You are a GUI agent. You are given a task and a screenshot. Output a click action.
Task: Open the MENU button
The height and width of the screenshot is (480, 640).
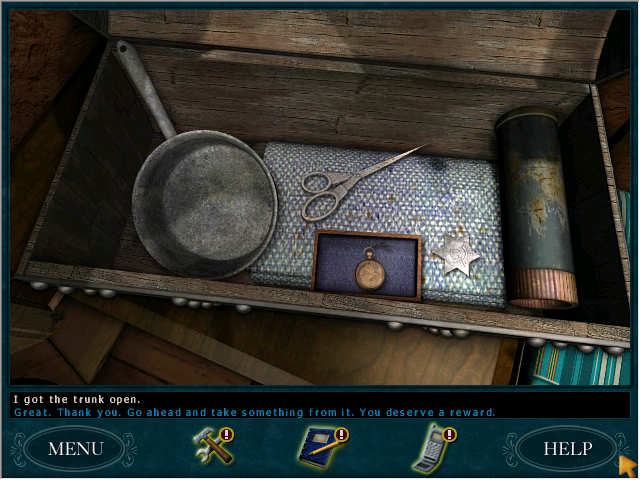pyautogui.click(x=75, y=448)
